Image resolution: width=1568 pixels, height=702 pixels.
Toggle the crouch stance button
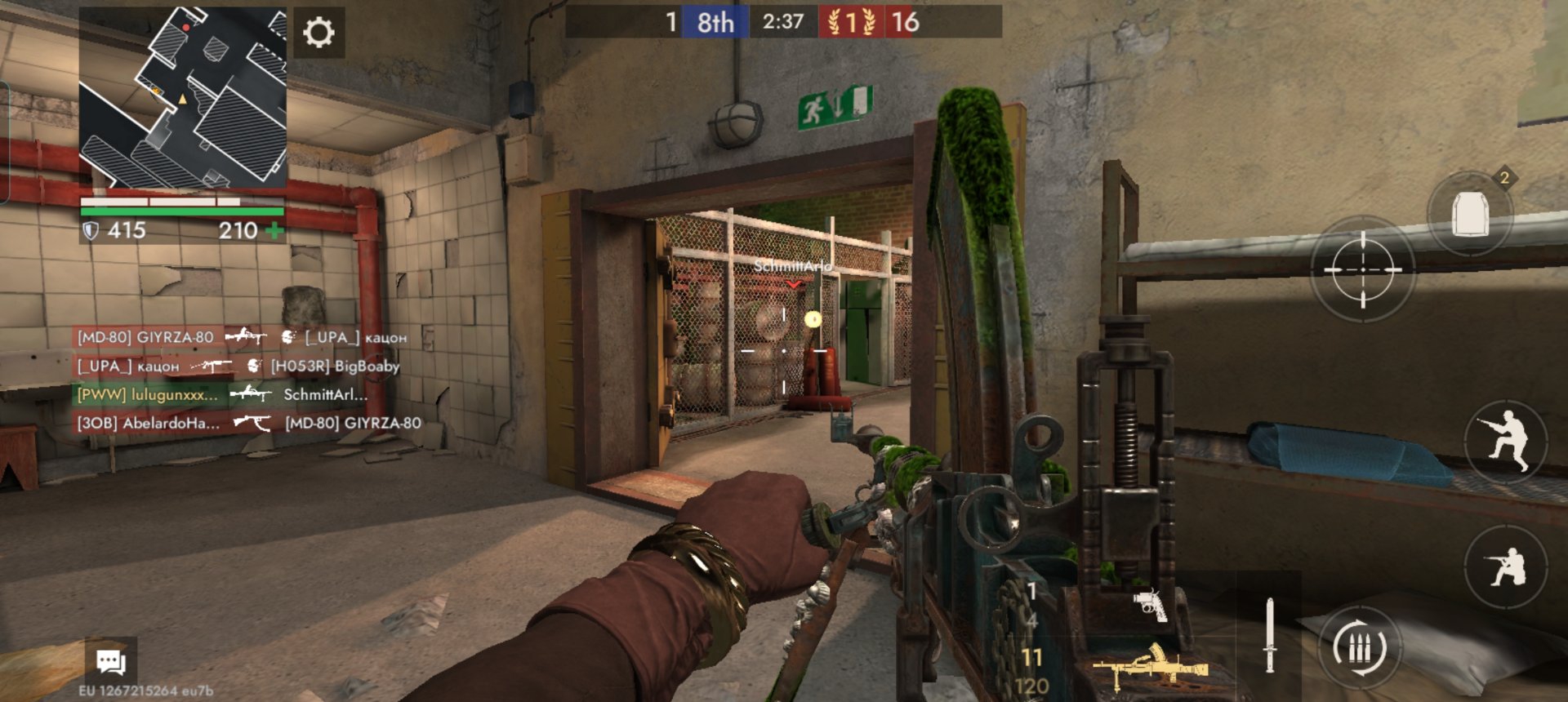click(1506, 566)
